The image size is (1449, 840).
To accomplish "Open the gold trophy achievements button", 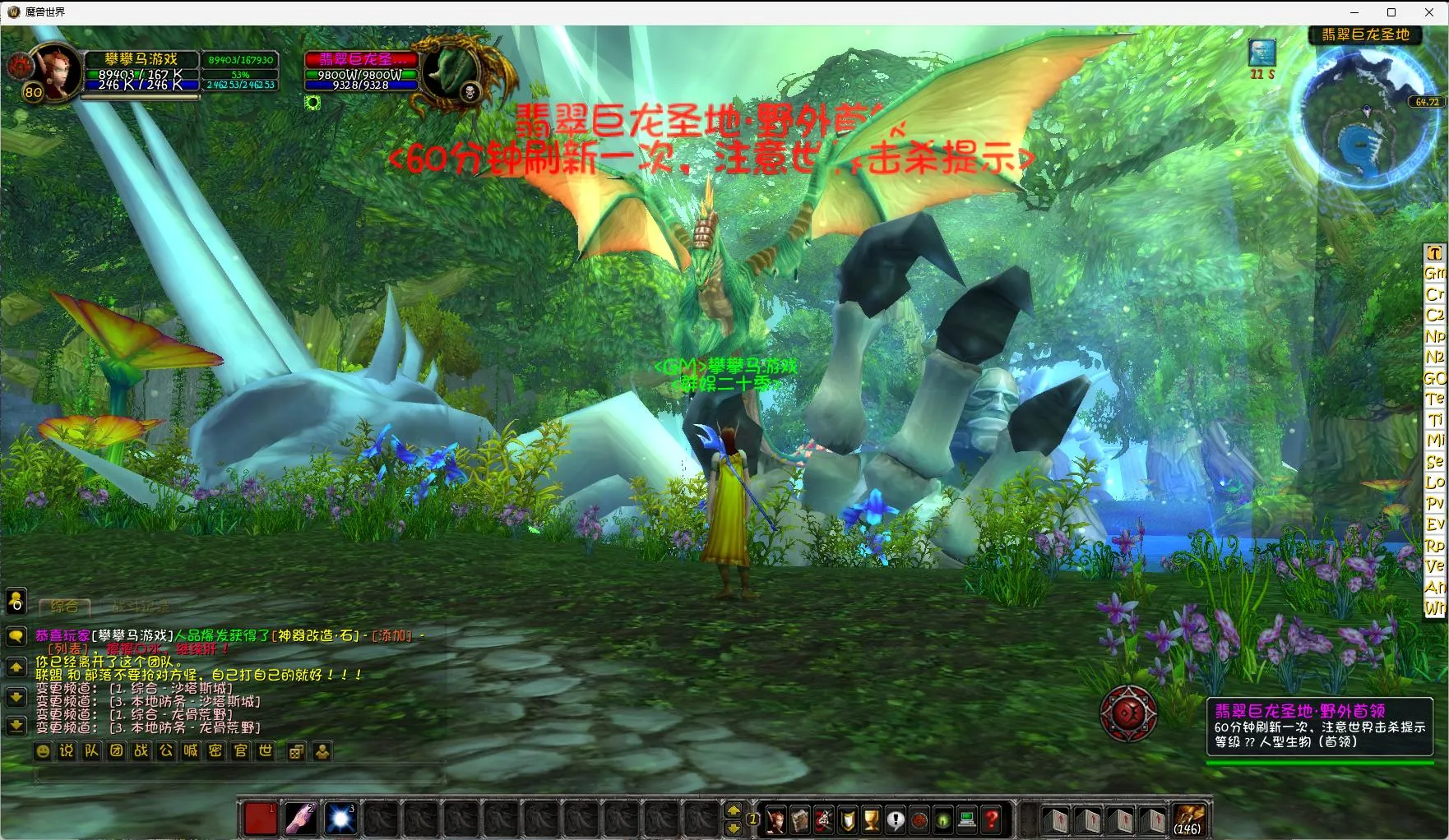I will [x=872, y=819].
